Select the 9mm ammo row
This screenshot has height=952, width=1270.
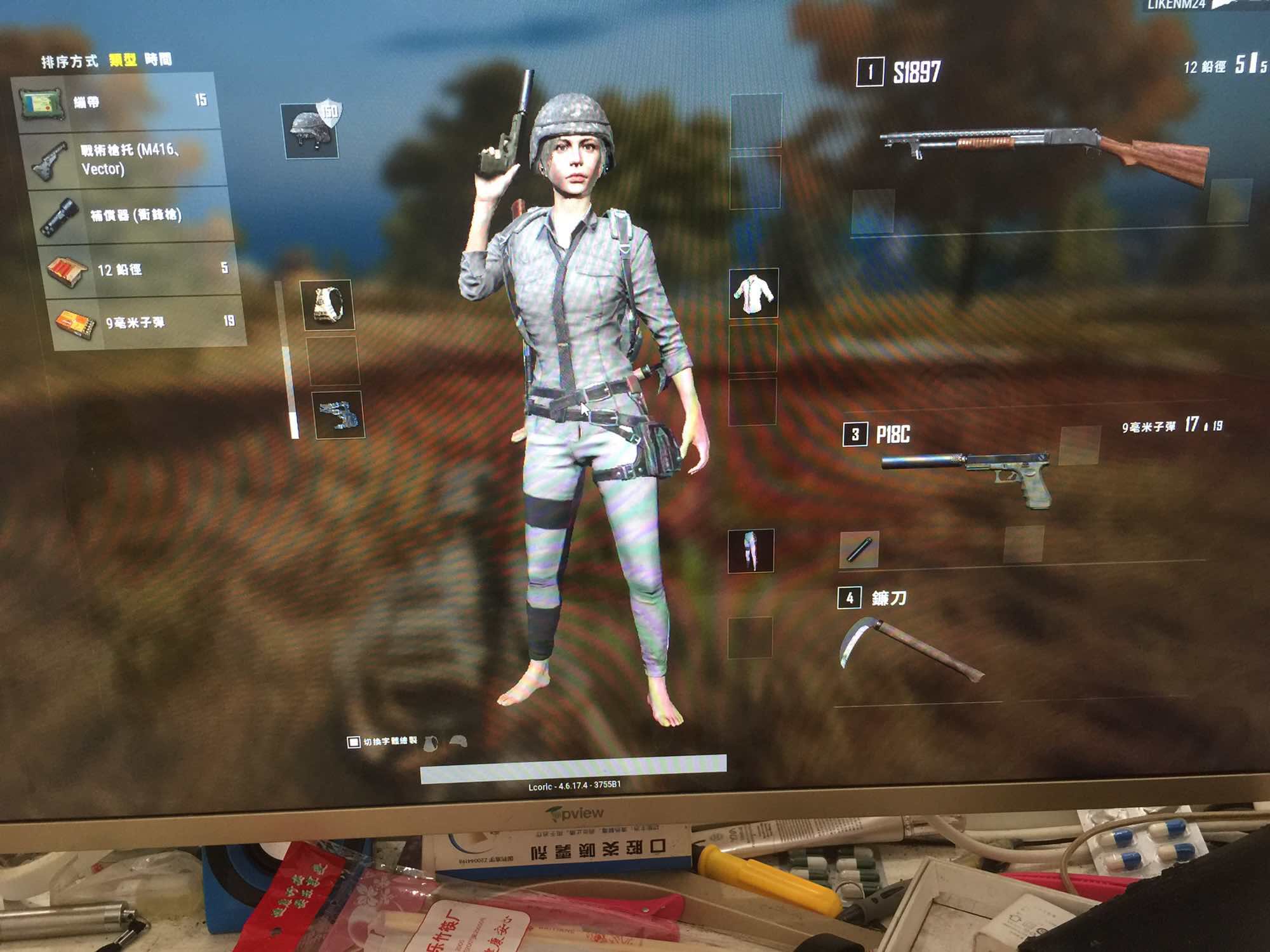147,322
